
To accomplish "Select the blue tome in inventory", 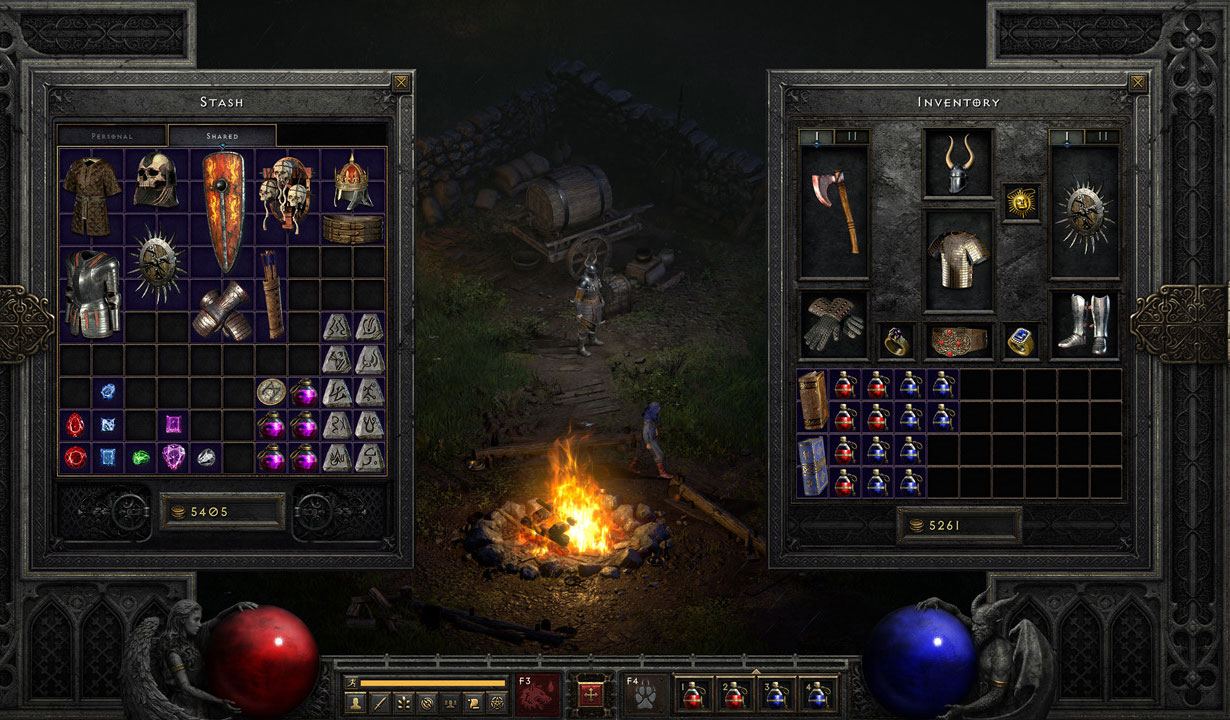I will tap(813, 466).
